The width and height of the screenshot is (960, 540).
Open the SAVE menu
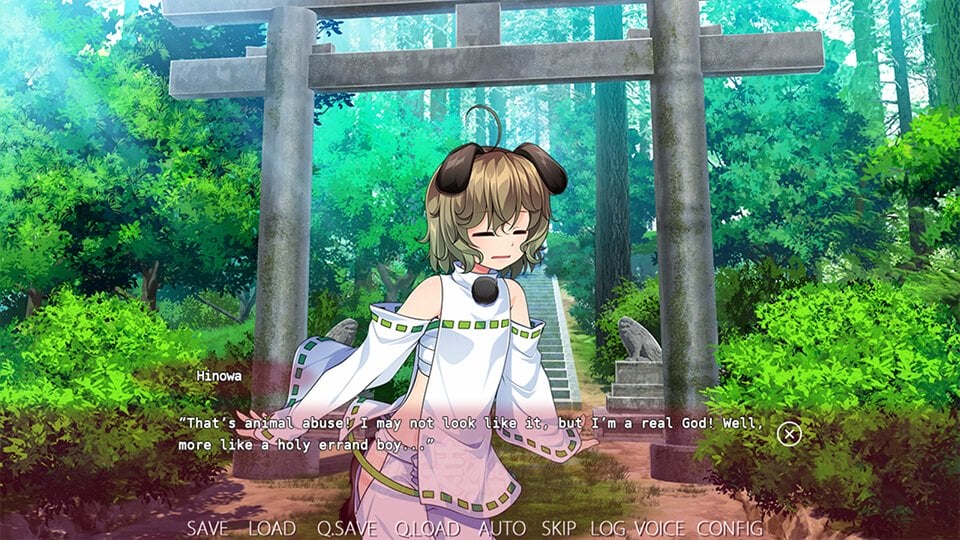(x=207, y=528)
